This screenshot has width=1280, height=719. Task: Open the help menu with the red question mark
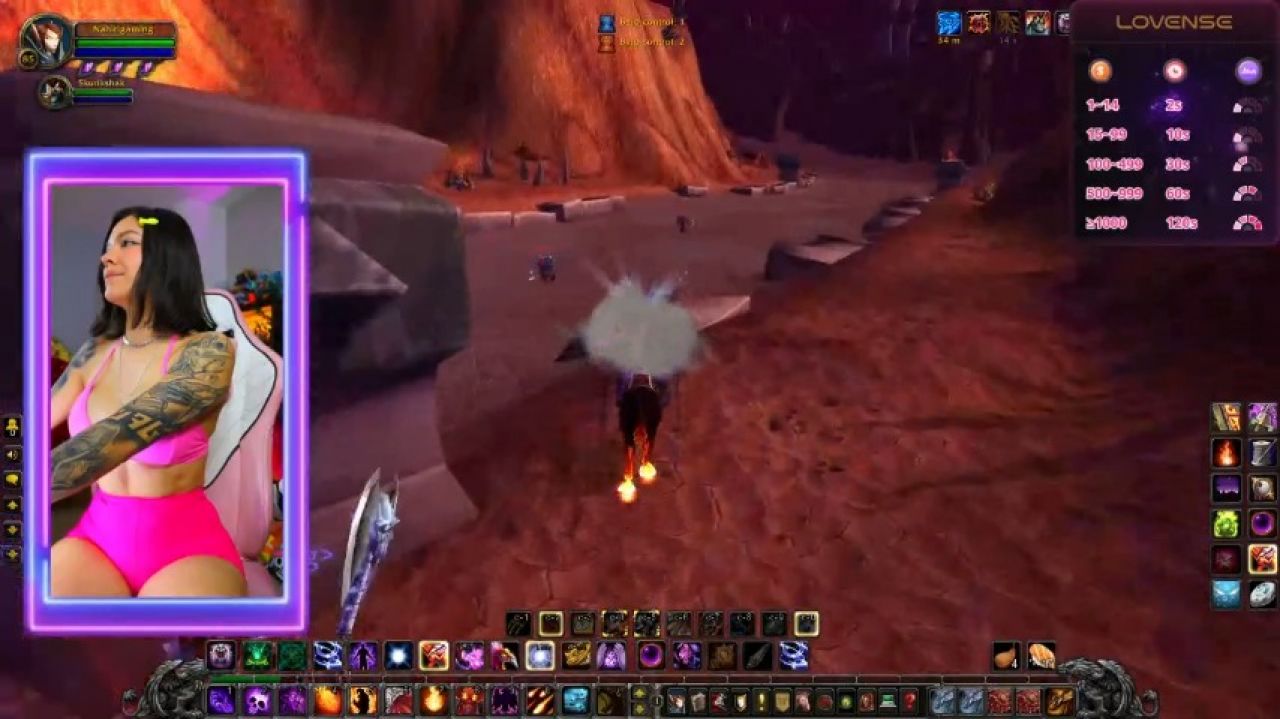pos(909,700)
